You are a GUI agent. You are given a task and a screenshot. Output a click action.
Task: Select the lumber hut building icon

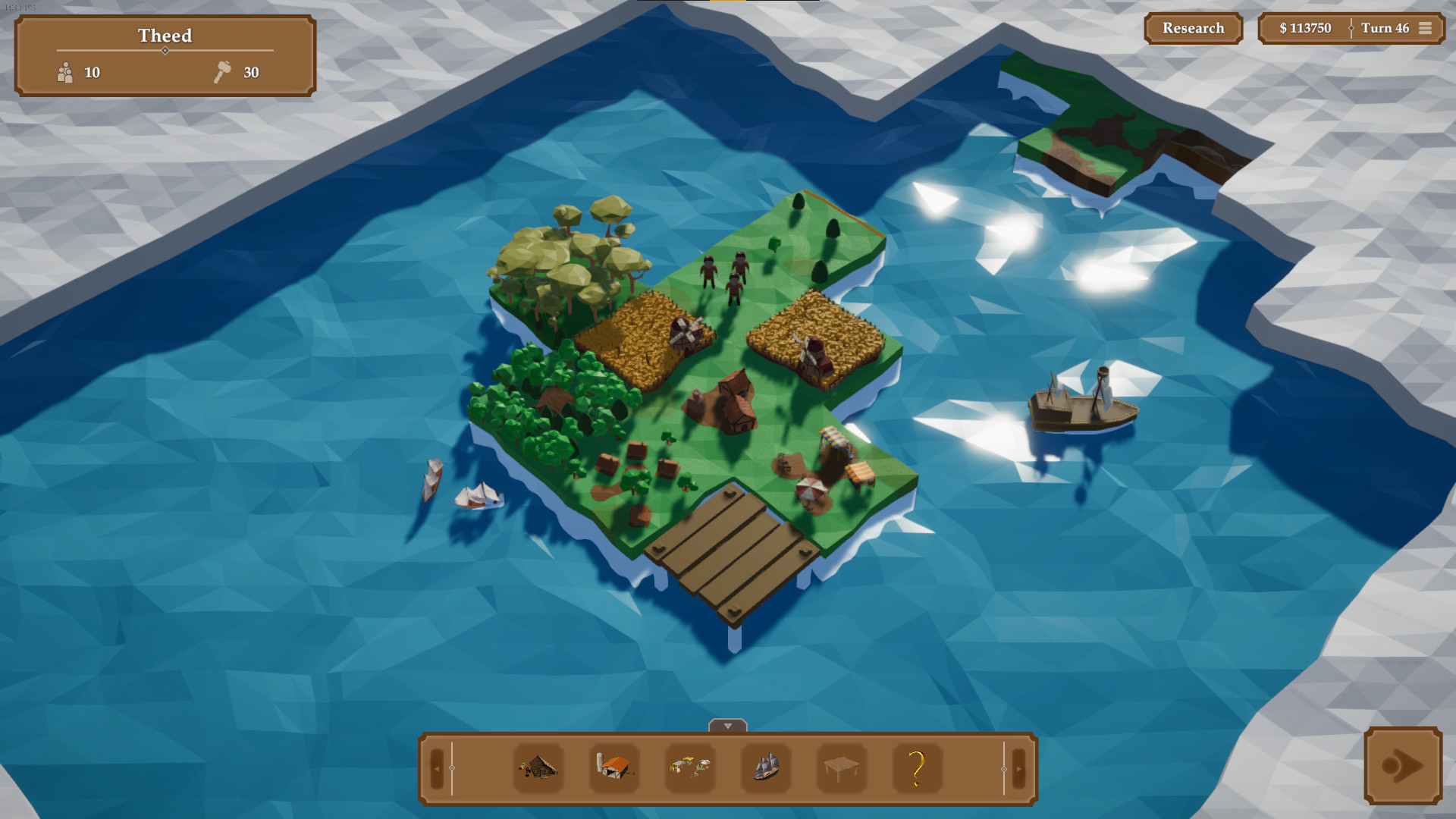click(538, 770)
